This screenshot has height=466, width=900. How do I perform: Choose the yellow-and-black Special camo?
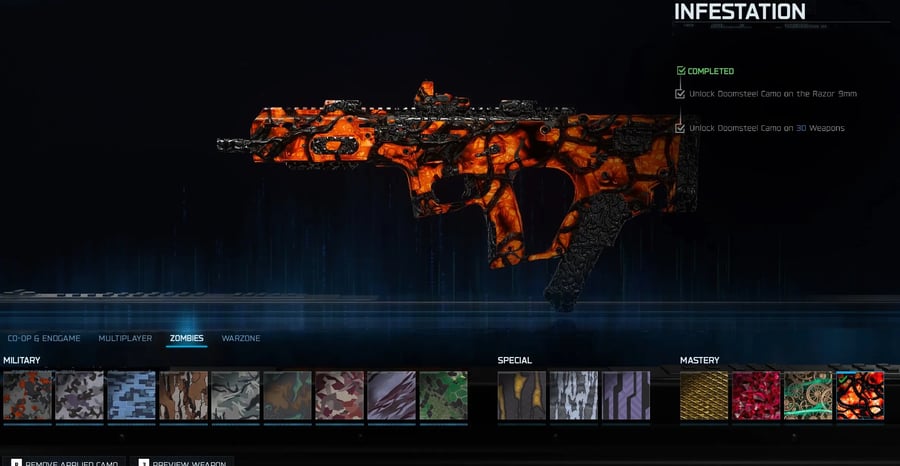[522, 395]
